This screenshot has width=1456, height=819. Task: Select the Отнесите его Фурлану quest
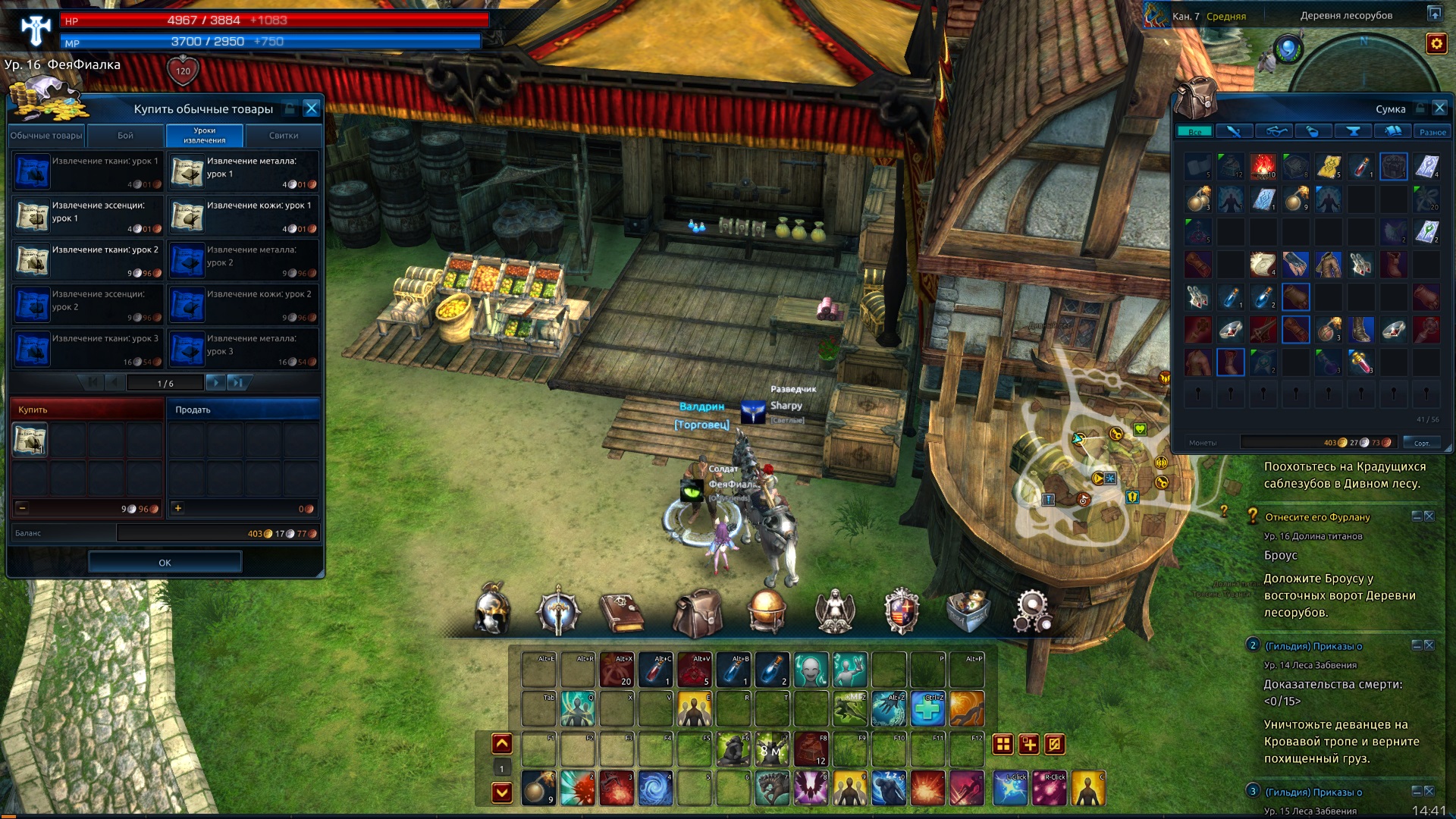(1317, 517)
